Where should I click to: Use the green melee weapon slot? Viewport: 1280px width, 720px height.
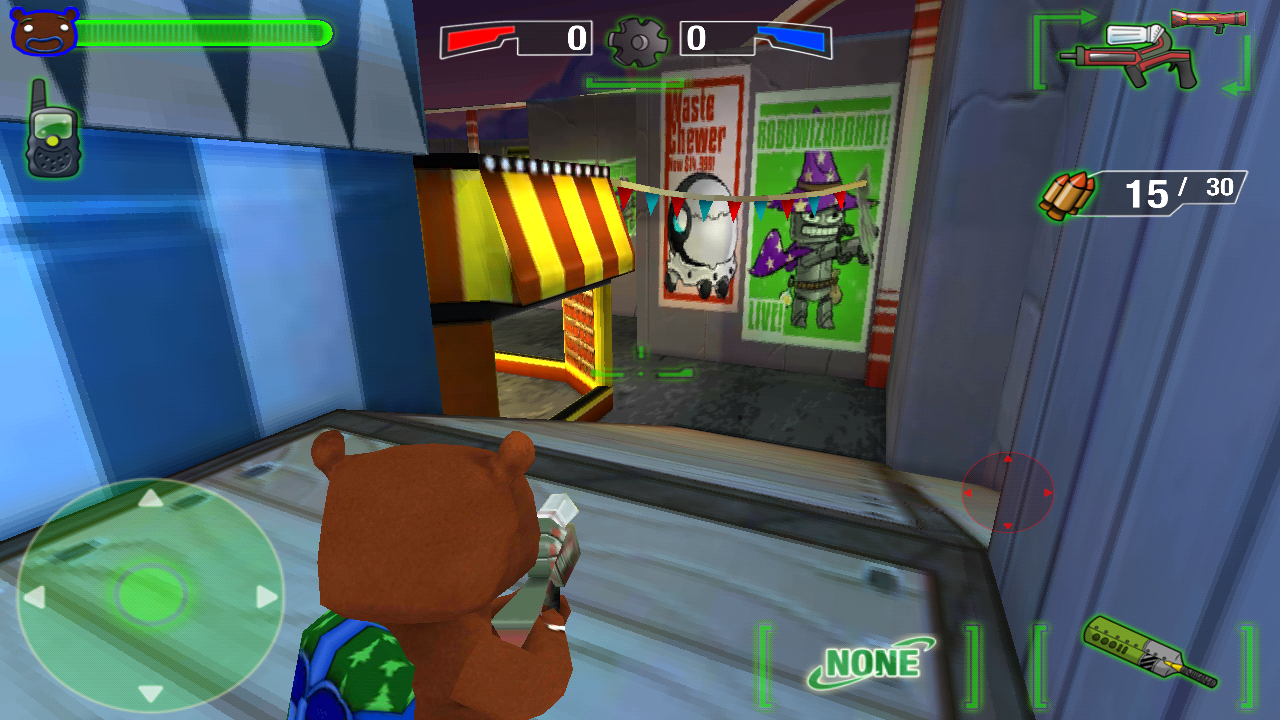tap(1146, 653)
